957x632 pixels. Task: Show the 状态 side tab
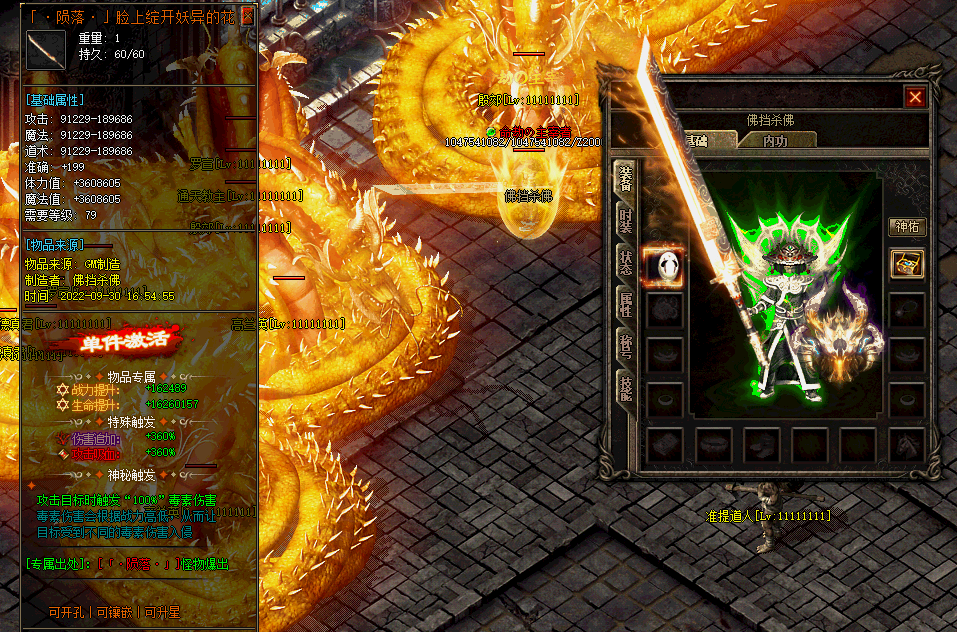tap(626, 264)
